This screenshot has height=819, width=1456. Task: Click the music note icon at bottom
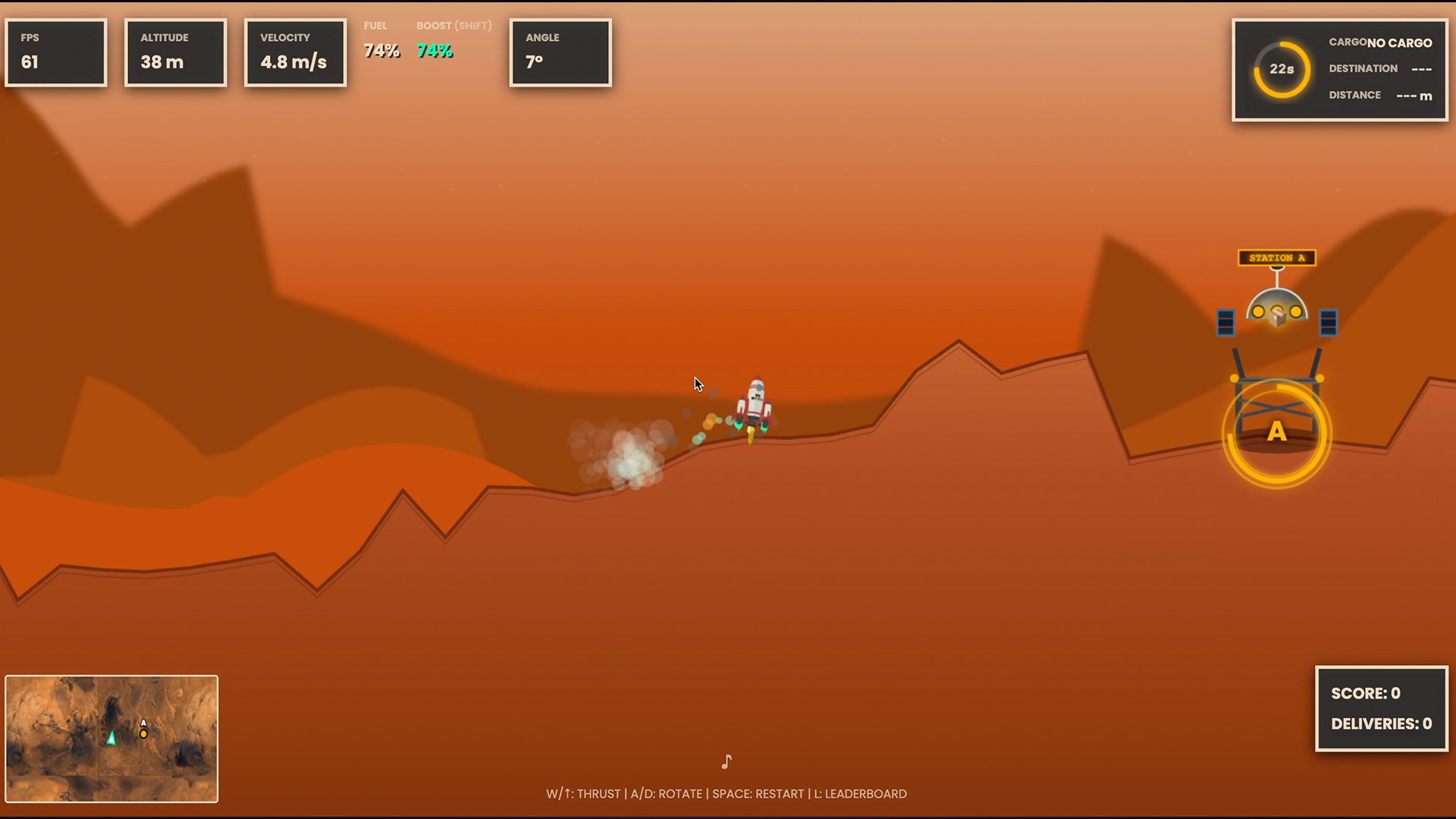726,761
